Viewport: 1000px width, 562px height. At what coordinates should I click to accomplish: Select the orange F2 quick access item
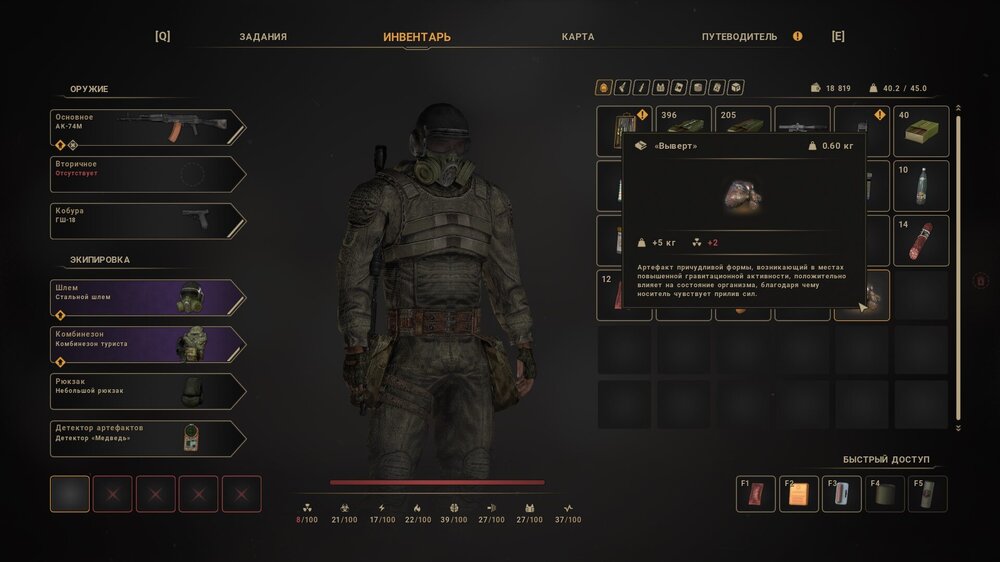pos(798,494)
